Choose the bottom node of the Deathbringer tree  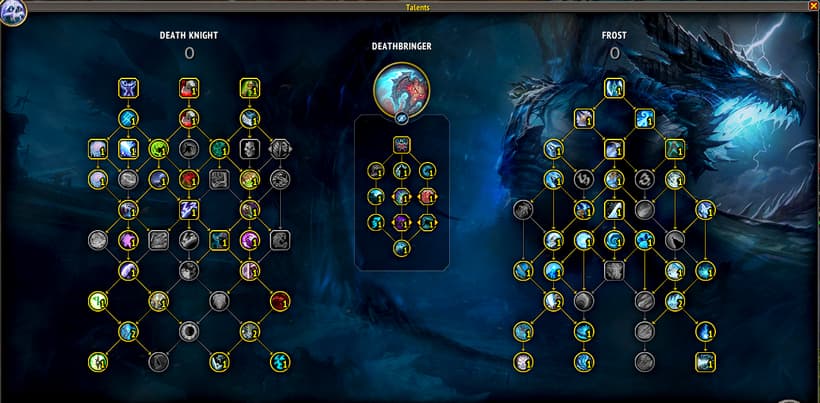click(401, 247)
